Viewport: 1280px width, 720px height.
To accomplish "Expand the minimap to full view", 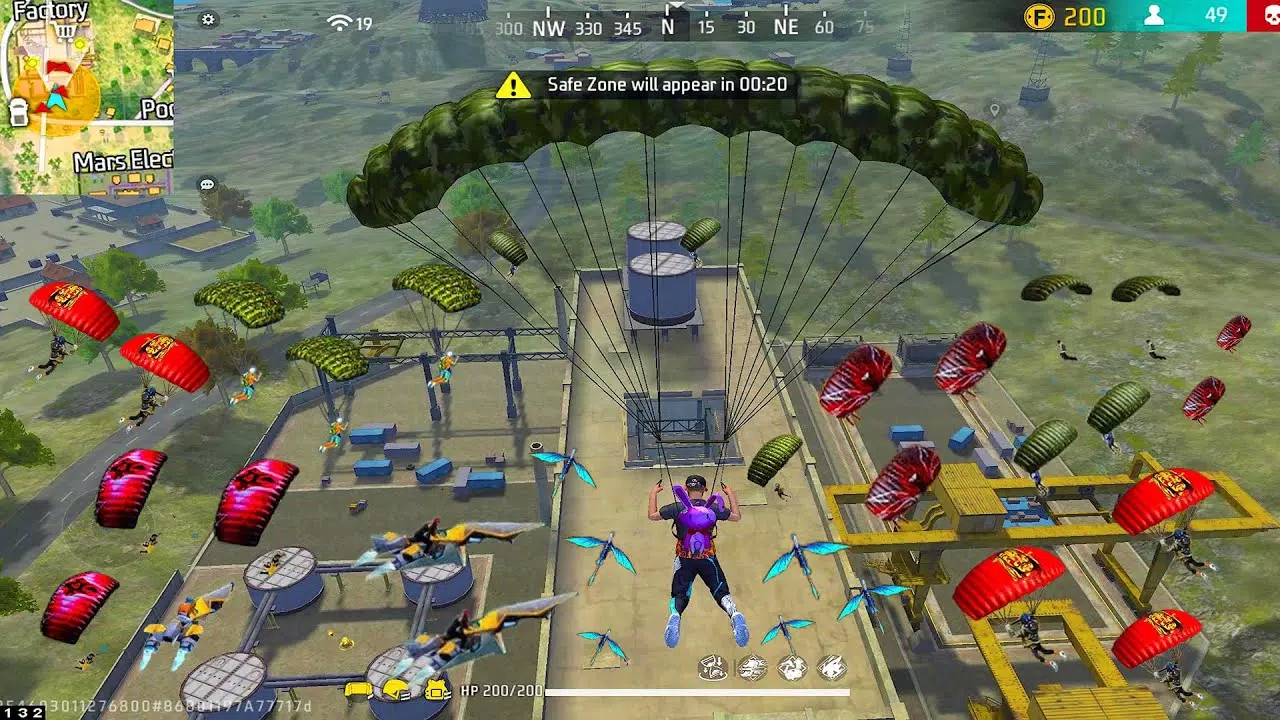I will pos(88,88).
